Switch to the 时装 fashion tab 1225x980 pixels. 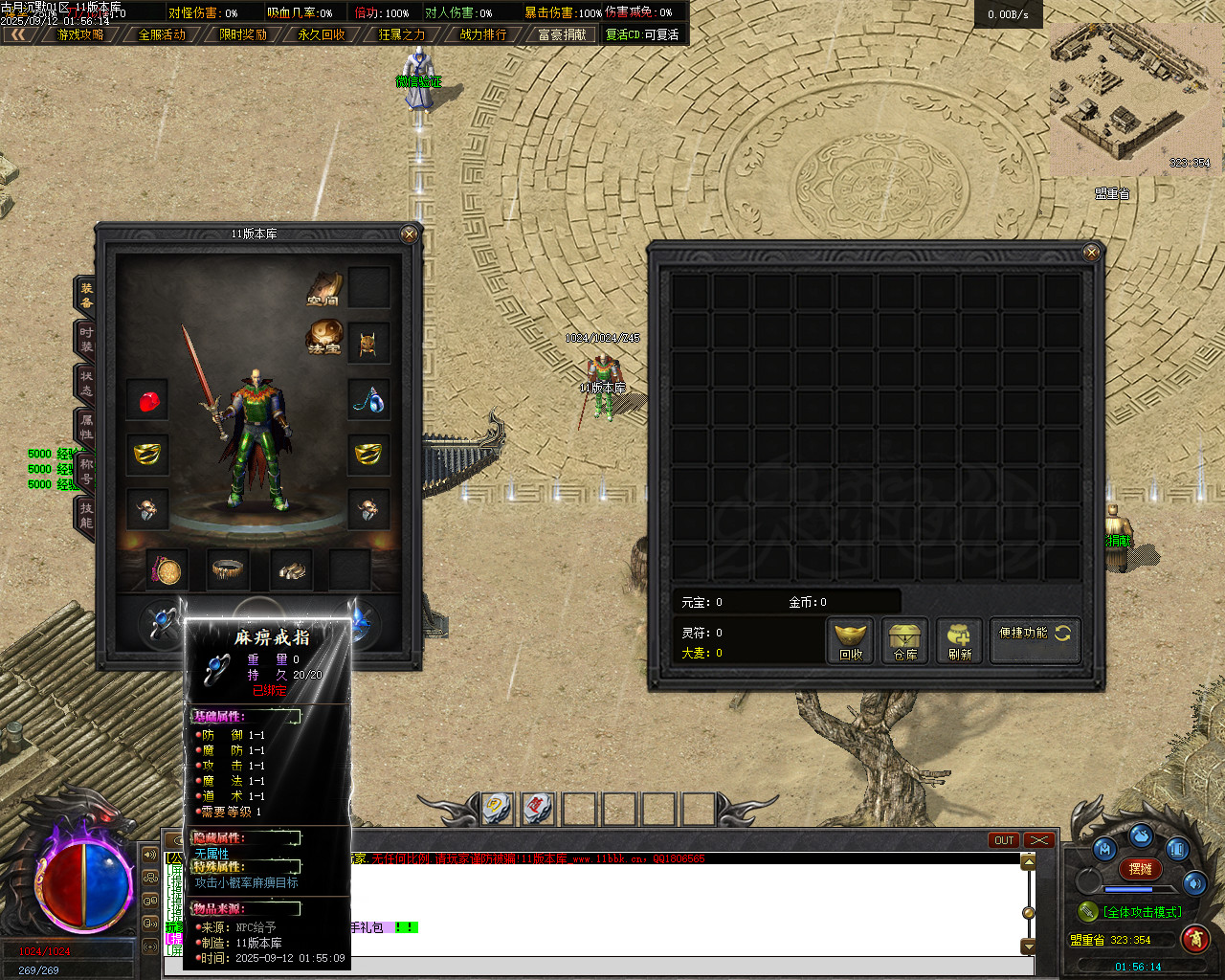pos(86,340)
